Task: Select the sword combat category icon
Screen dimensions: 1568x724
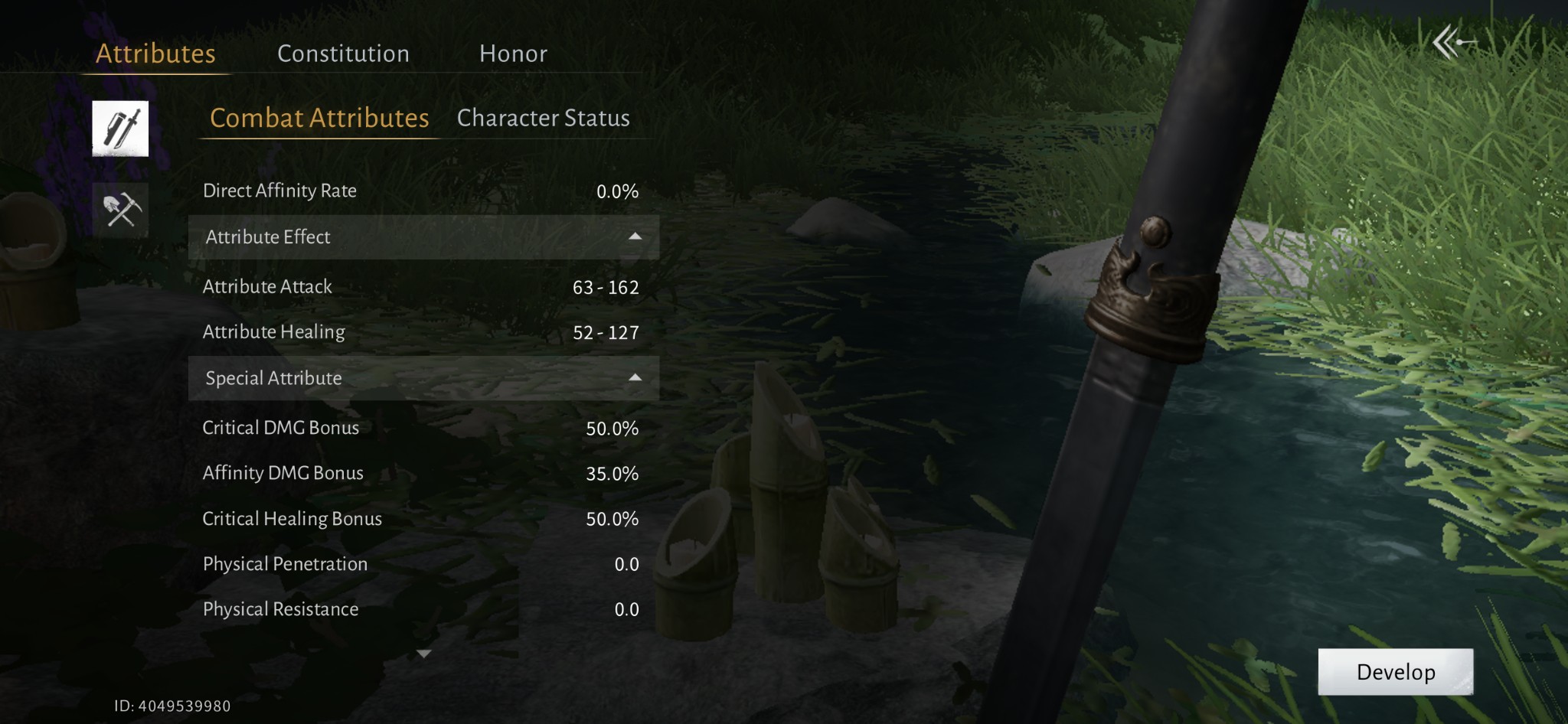Action: tap(120, 129)
